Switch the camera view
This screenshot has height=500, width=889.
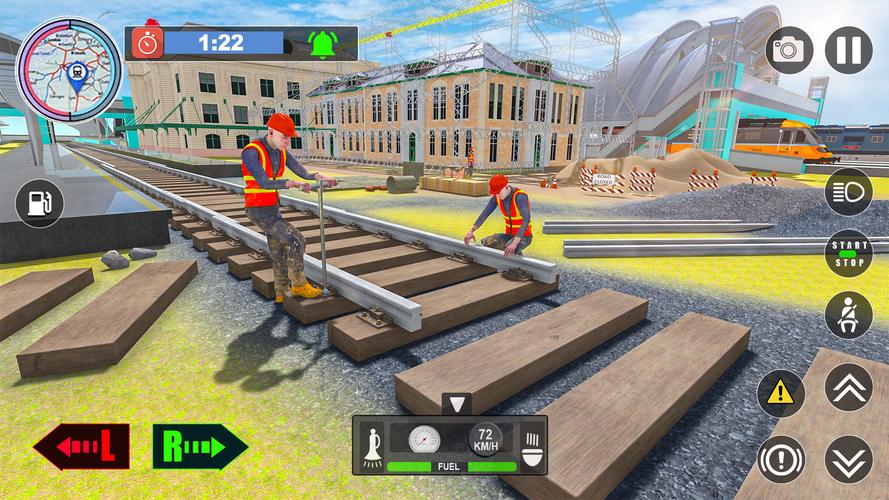tap(790, 50)
